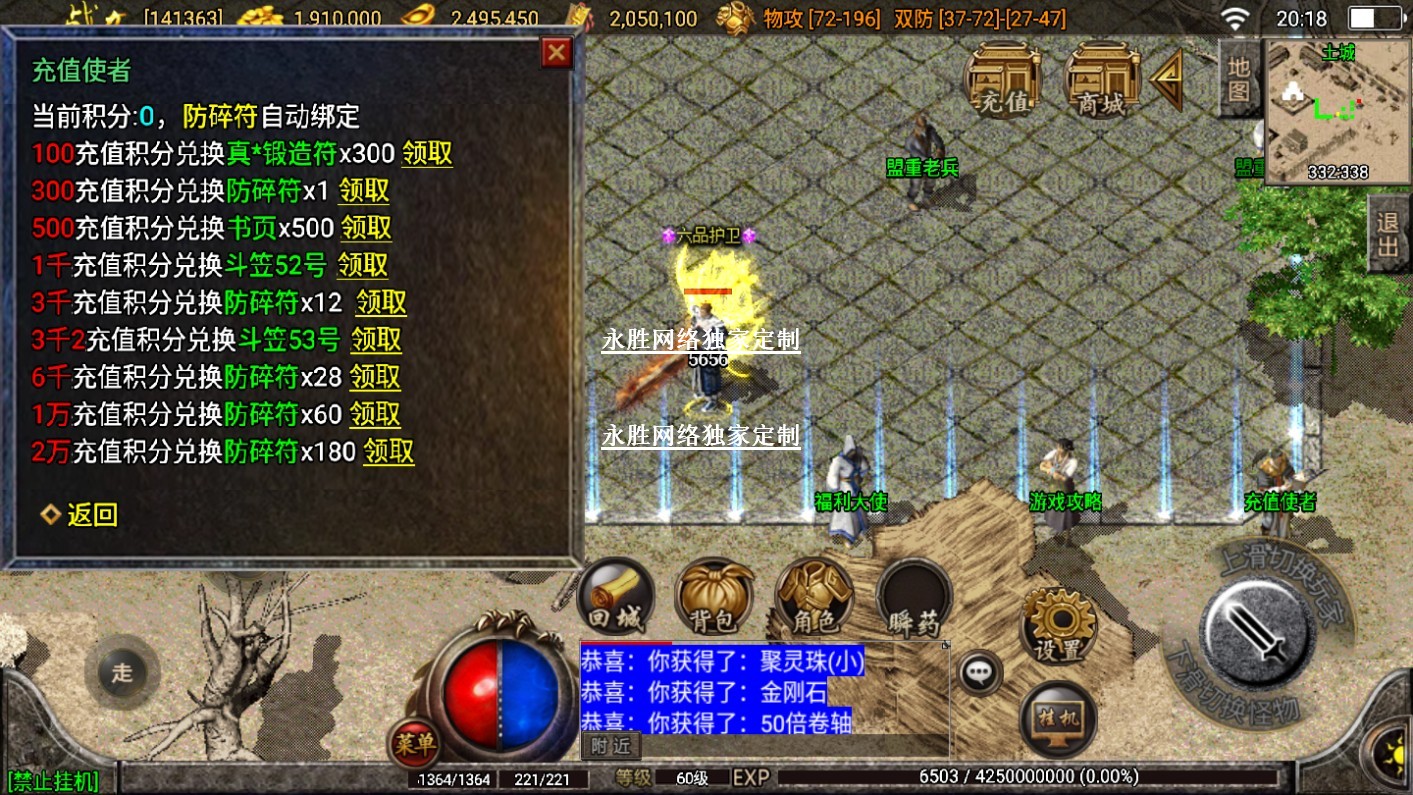Viewport: 1413px width, 795px height.
Task: Close the 充值使者 dialog window
Action: (556, 52)
